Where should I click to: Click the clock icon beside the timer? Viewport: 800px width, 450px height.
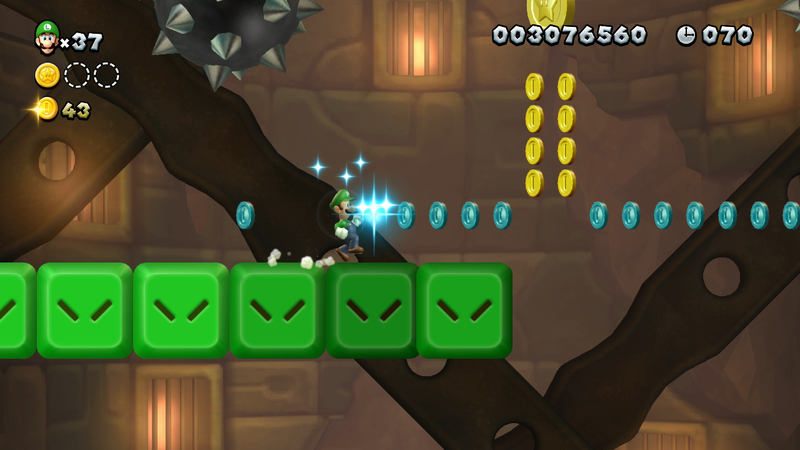[686, 35]
